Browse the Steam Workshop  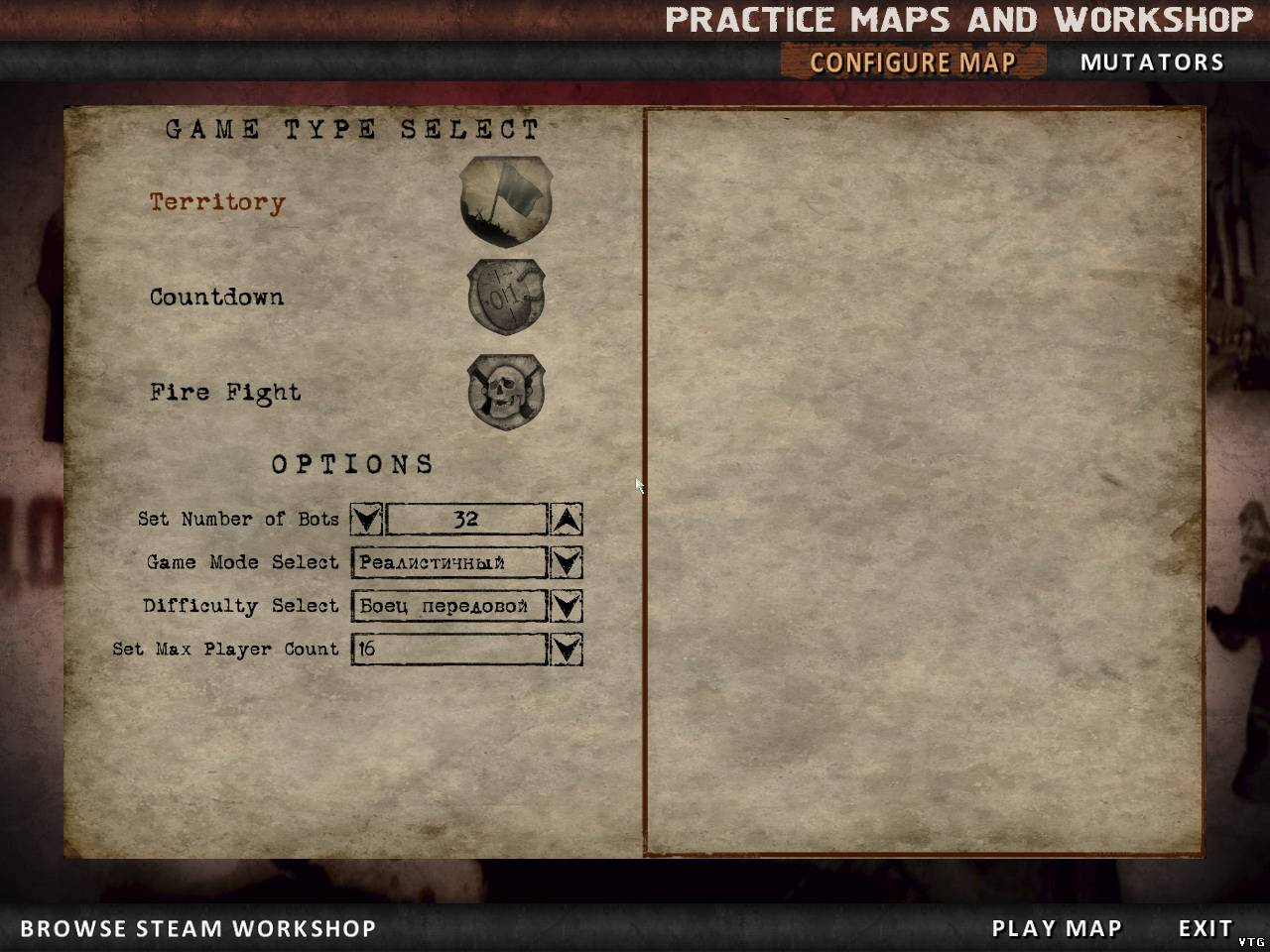coord(198,928)
